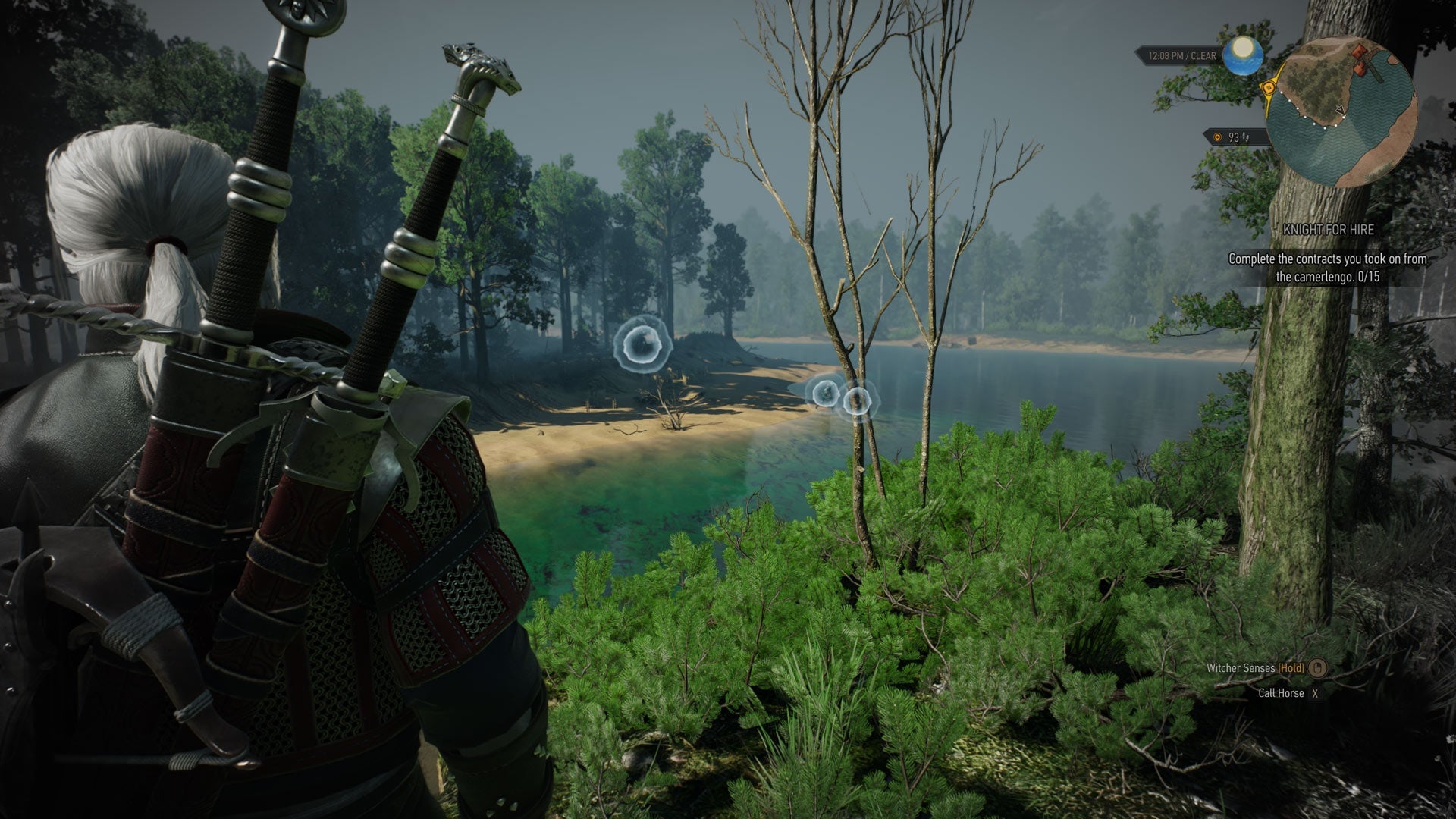
Task: Click the 93 crowns currency value
Action: point(1235,138)
